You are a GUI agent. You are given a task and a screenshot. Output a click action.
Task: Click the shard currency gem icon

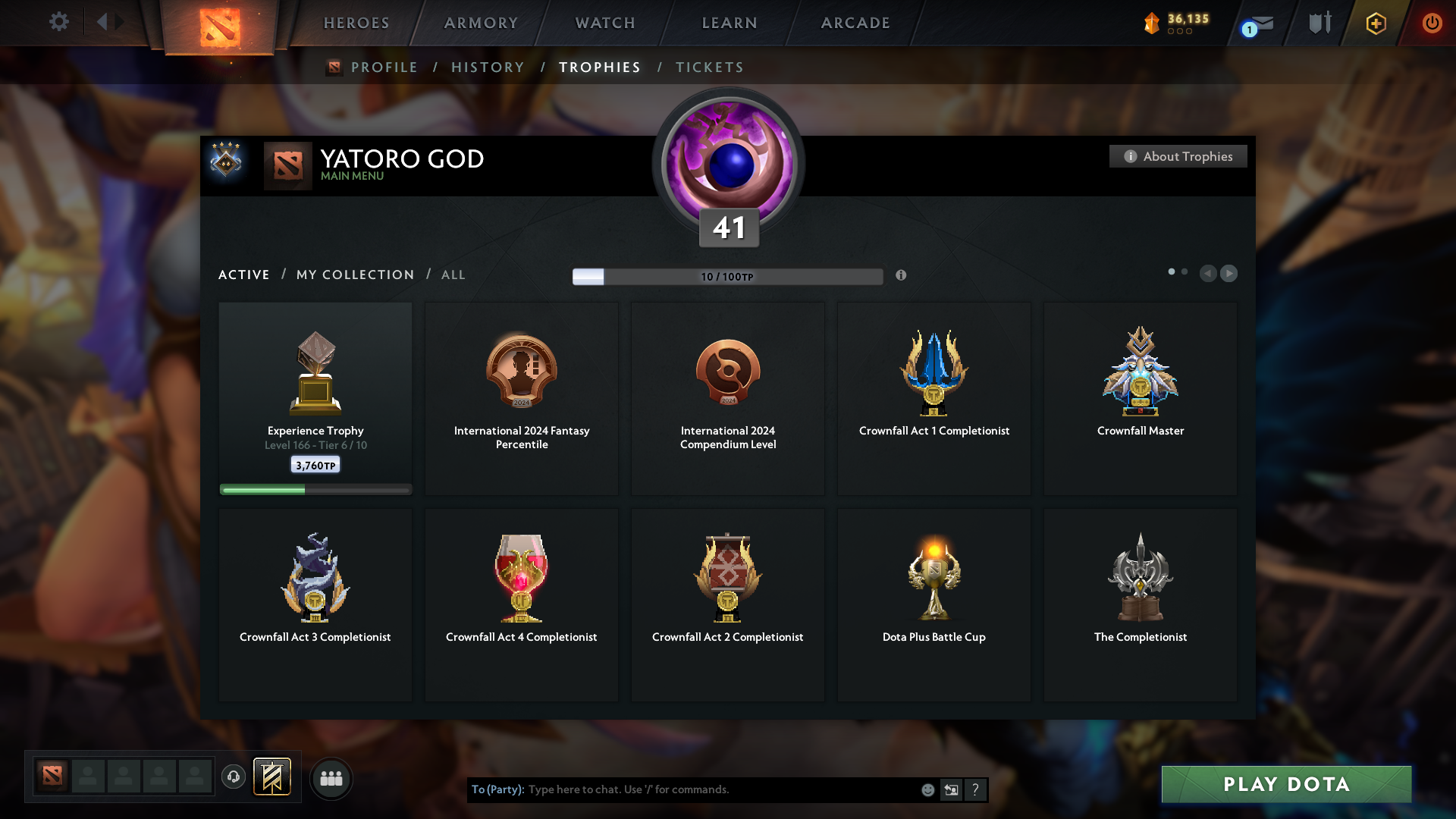pos(1153,23)
